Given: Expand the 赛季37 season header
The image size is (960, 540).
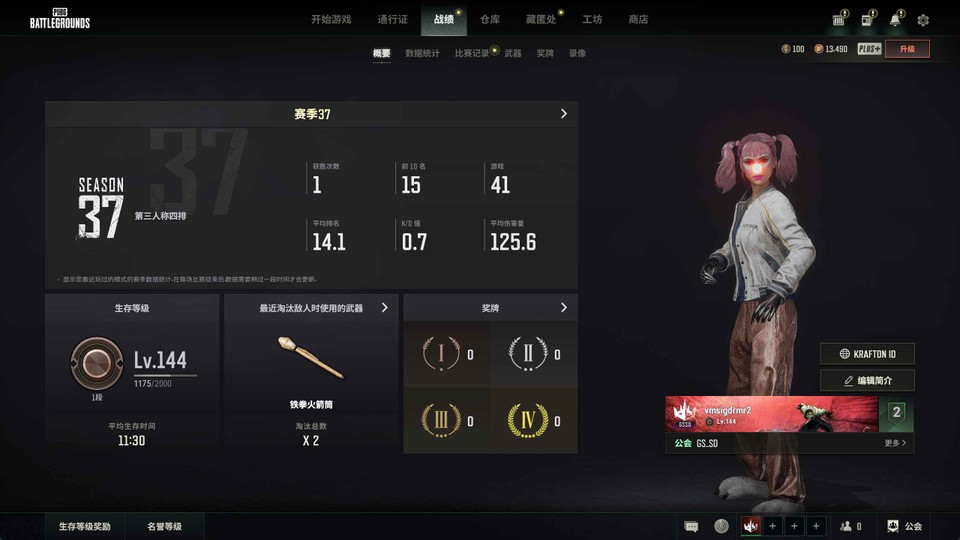Looking at the screenshot, I should pos(311,114).
